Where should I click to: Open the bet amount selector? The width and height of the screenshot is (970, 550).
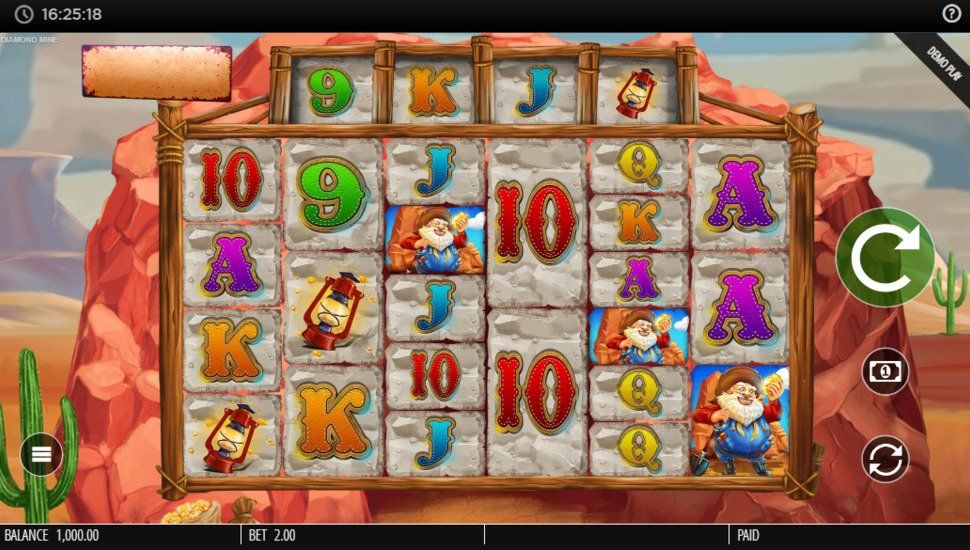tap(885, 371)
